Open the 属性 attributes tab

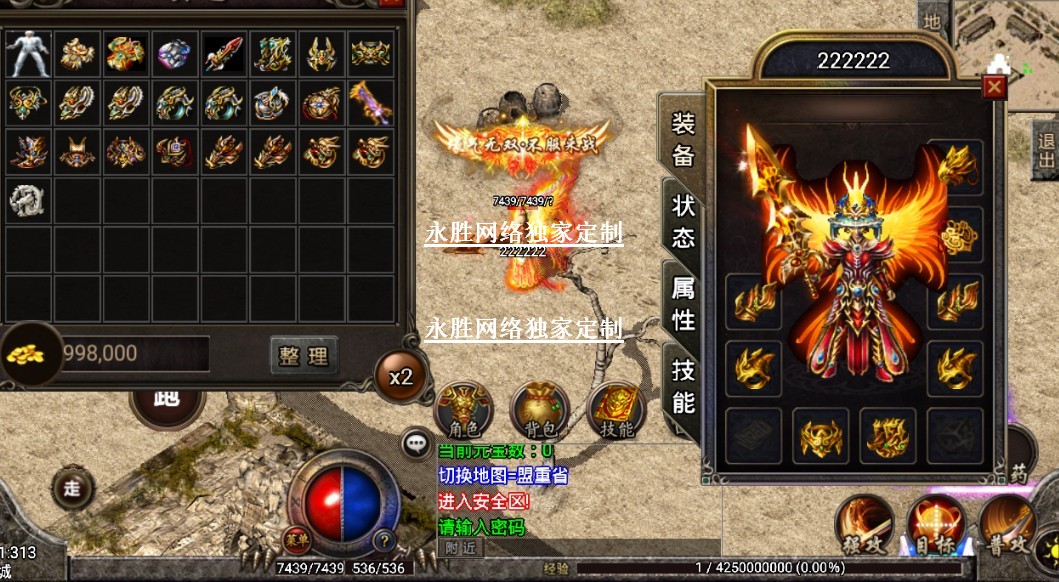click(684, 304)
